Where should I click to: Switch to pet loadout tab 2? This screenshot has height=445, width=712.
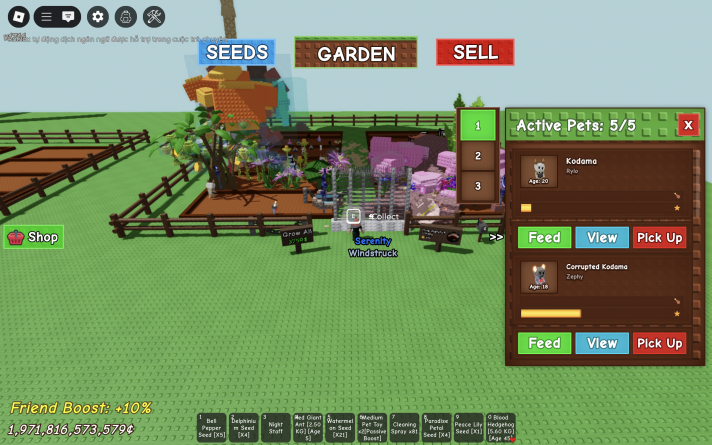[478, 156]
